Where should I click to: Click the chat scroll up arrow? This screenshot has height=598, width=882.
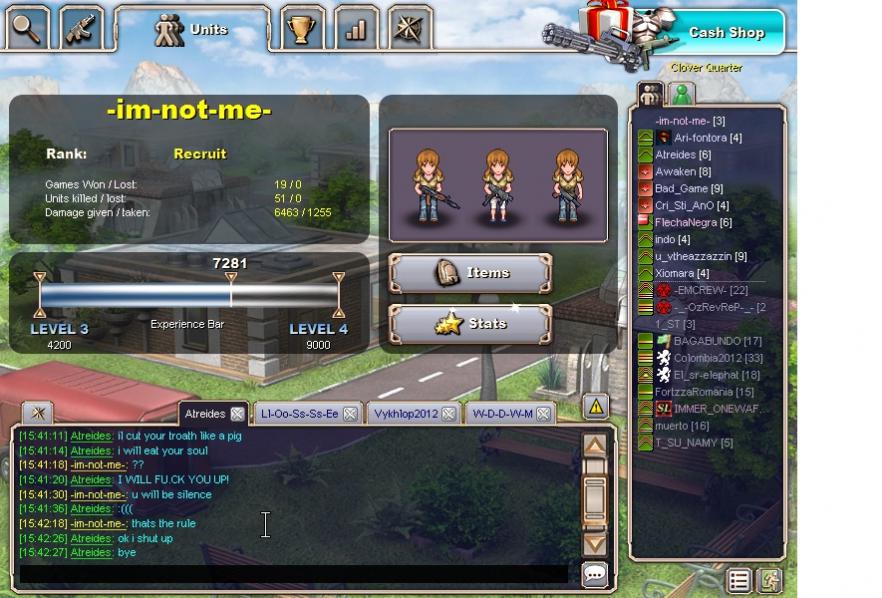[x=595, y=445]
